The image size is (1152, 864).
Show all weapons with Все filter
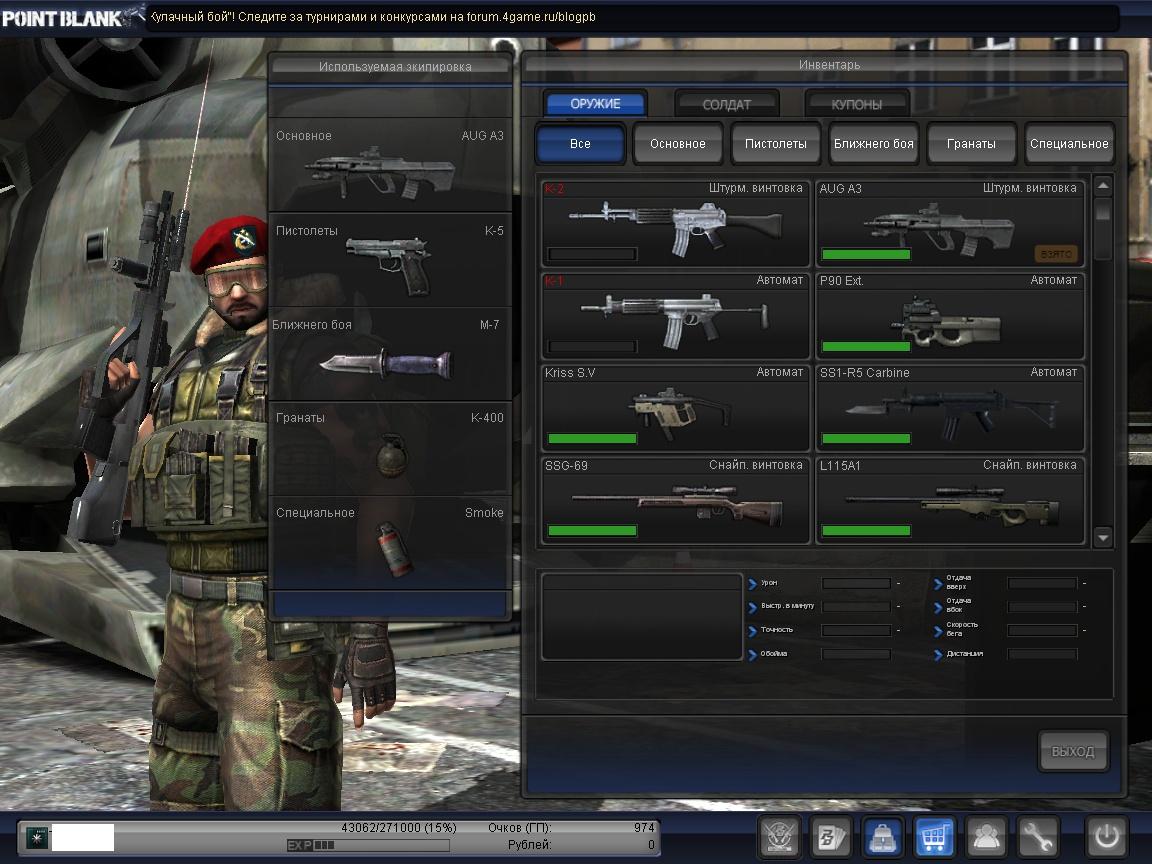tap(580, 143)
